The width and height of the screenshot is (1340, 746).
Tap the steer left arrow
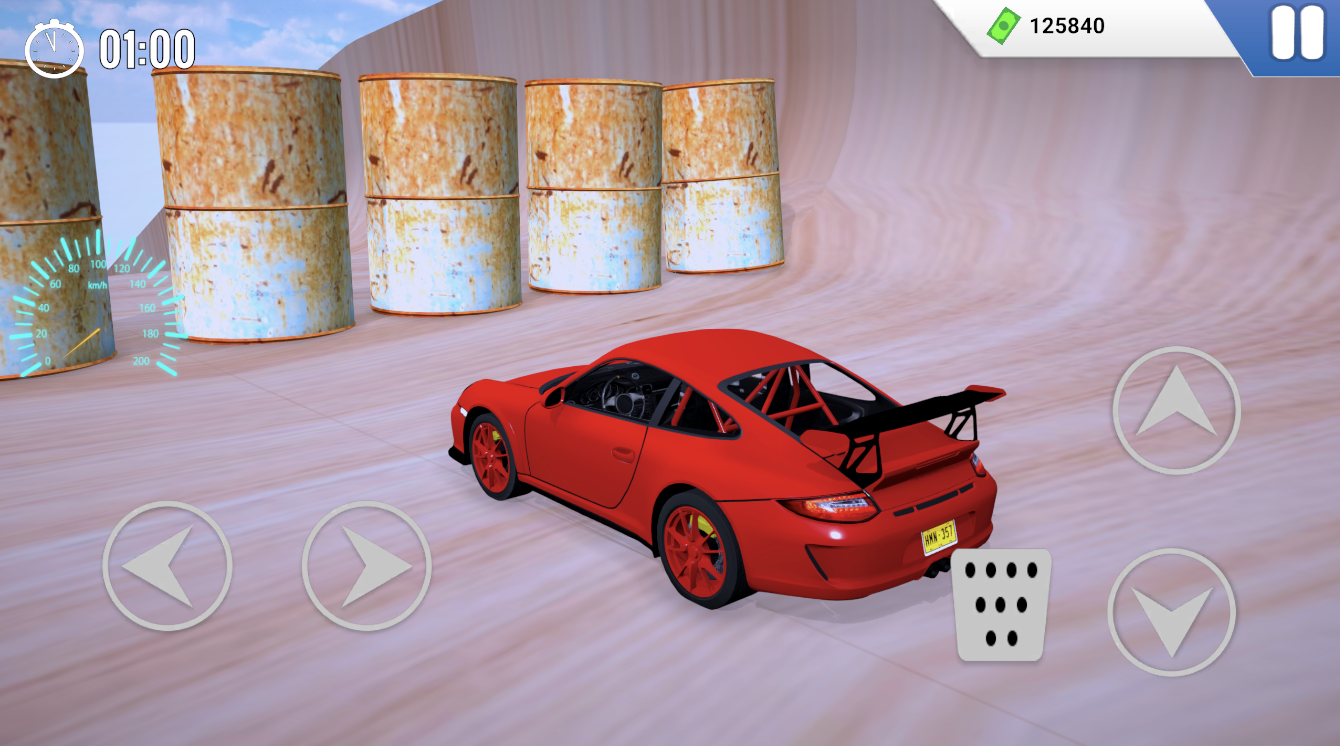click(168, 566)
